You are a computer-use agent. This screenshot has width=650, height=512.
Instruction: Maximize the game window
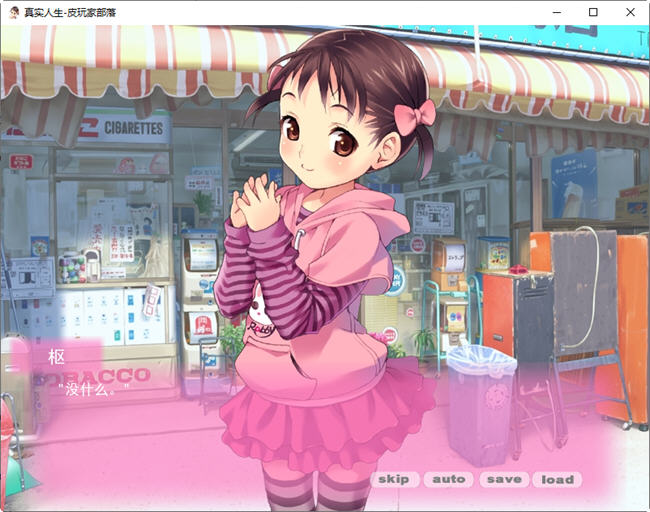[x=593, y=12]
